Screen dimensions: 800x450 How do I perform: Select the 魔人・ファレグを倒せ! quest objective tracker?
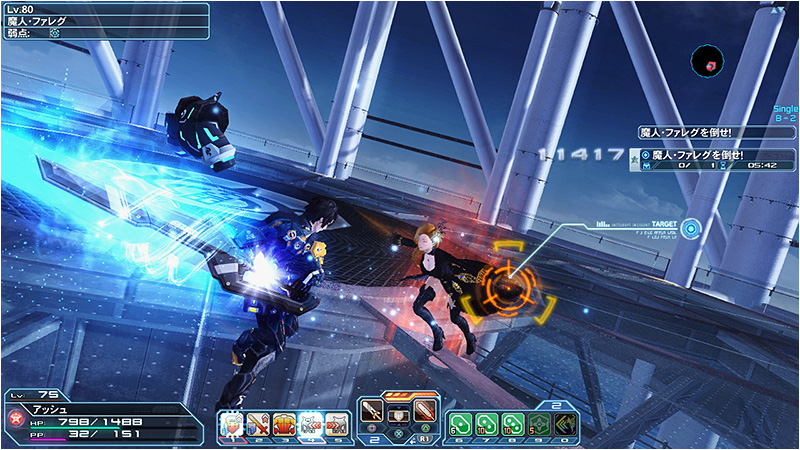click(715, 156)
